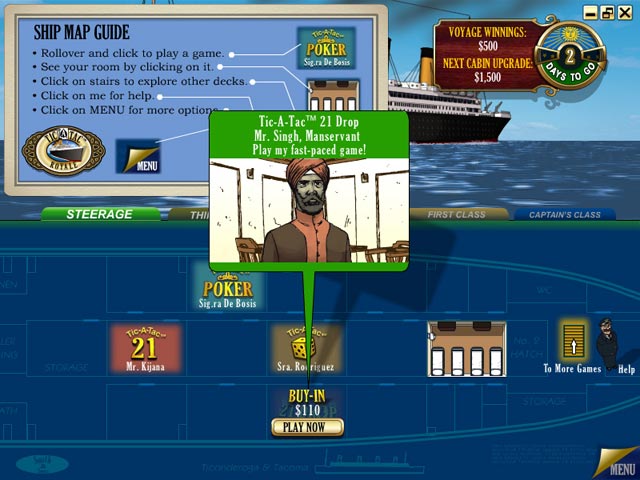Go to More Games via the stairs icon
The height and width of the screenshot is (480, 640).
coord(573,343)
